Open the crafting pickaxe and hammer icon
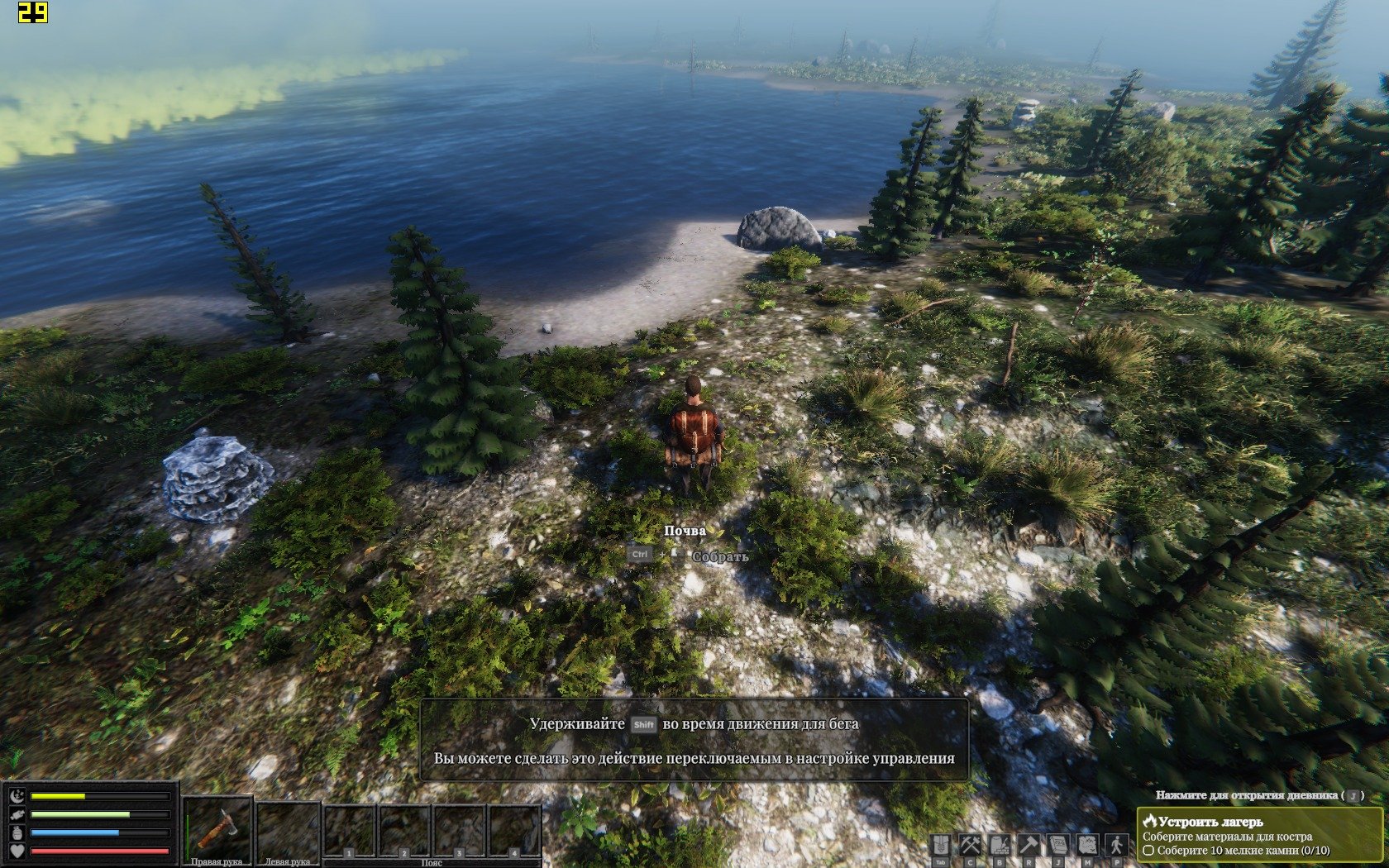Screen dimensions: 1389x868 click(x=970, y=846)
